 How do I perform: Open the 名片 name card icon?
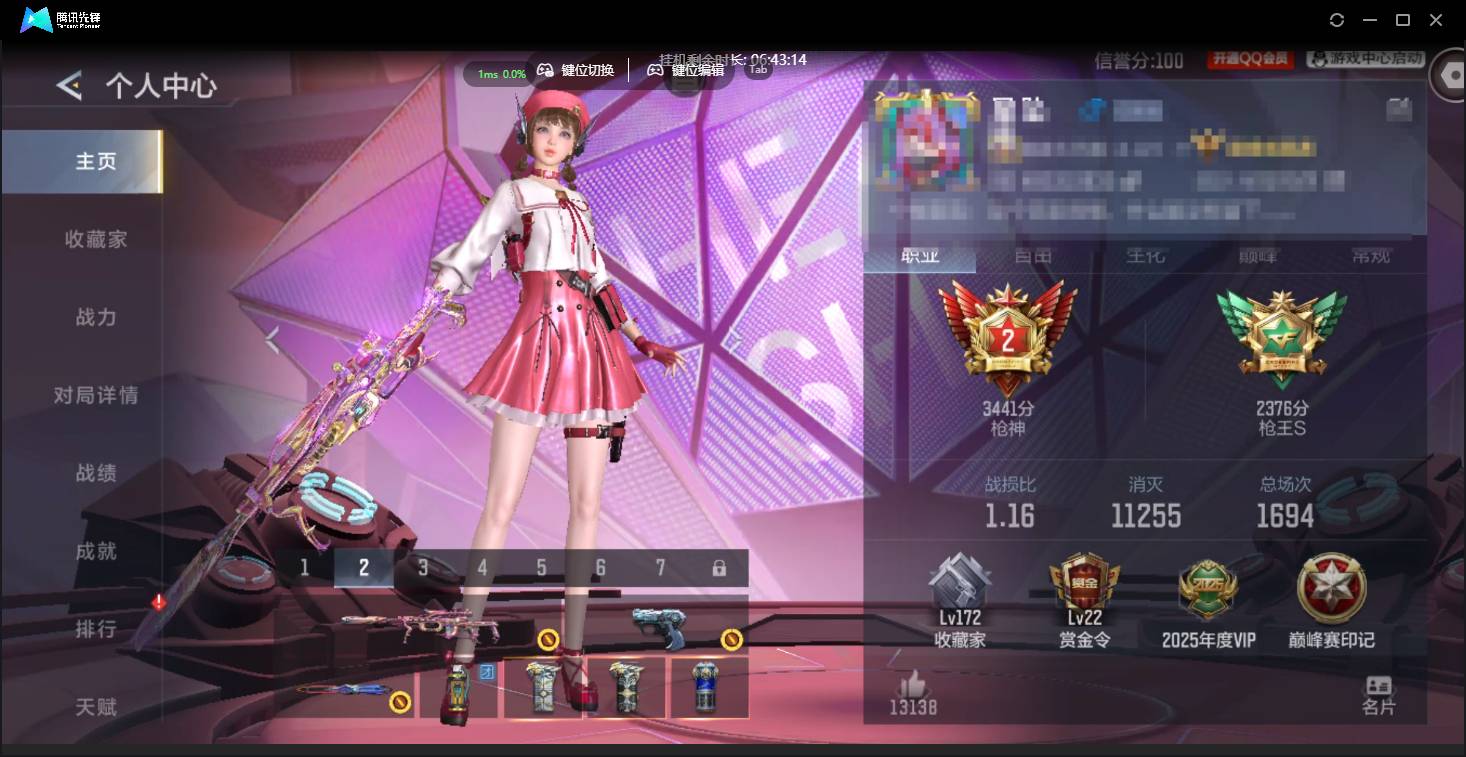coord(1380,692)
